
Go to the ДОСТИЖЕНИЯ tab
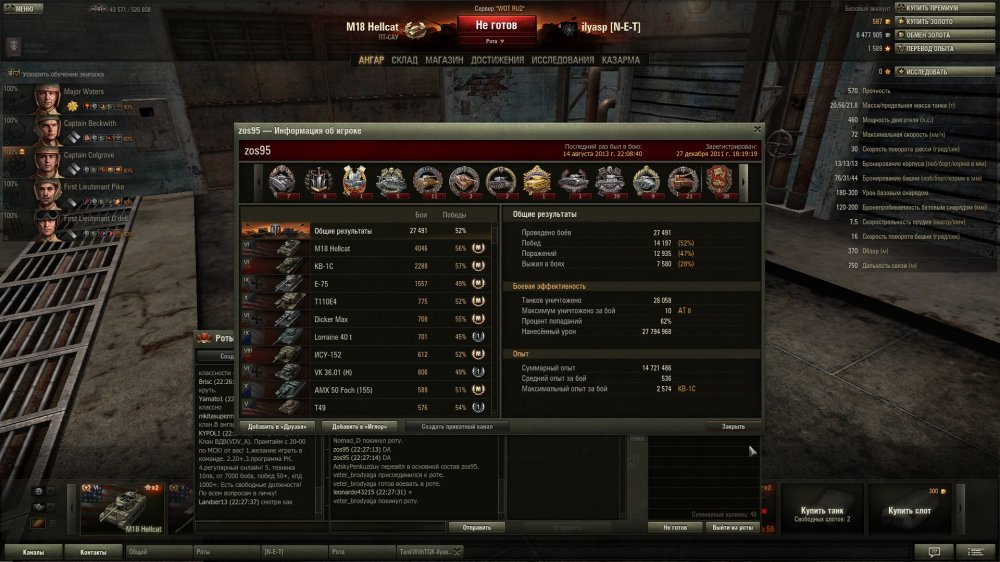(497, 60)
